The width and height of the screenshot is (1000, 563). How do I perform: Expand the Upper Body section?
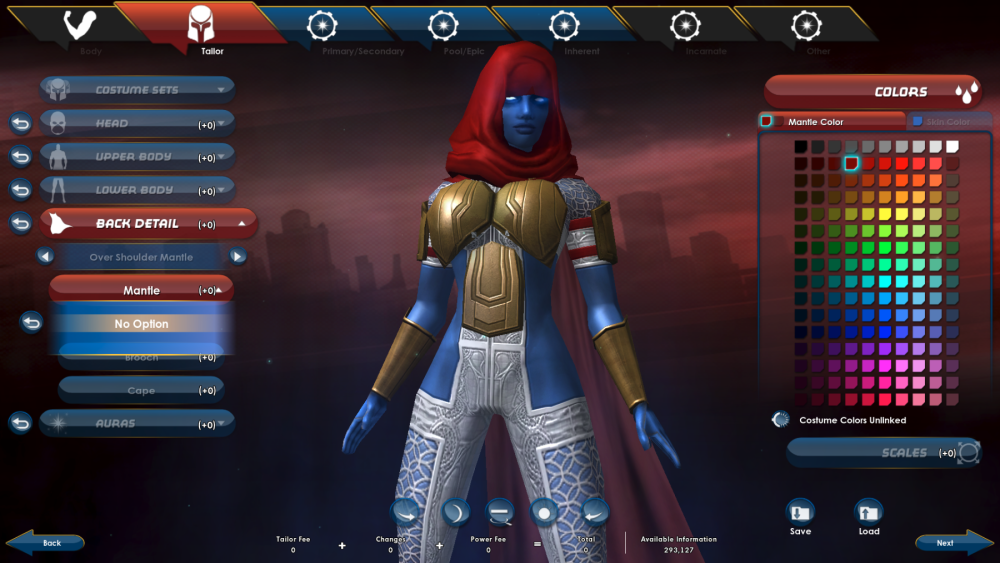(x=138, y=157)
